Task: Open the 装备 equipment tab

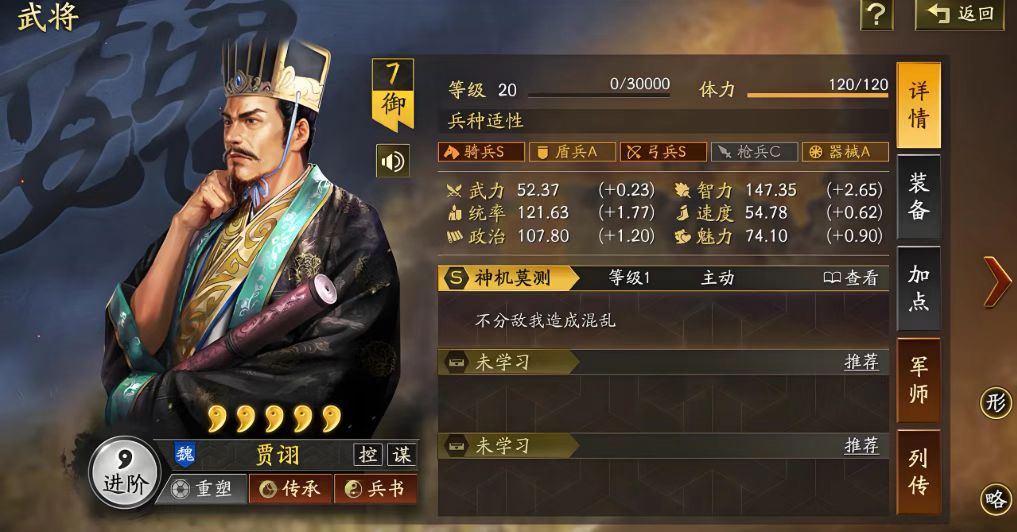Action: 918,197
